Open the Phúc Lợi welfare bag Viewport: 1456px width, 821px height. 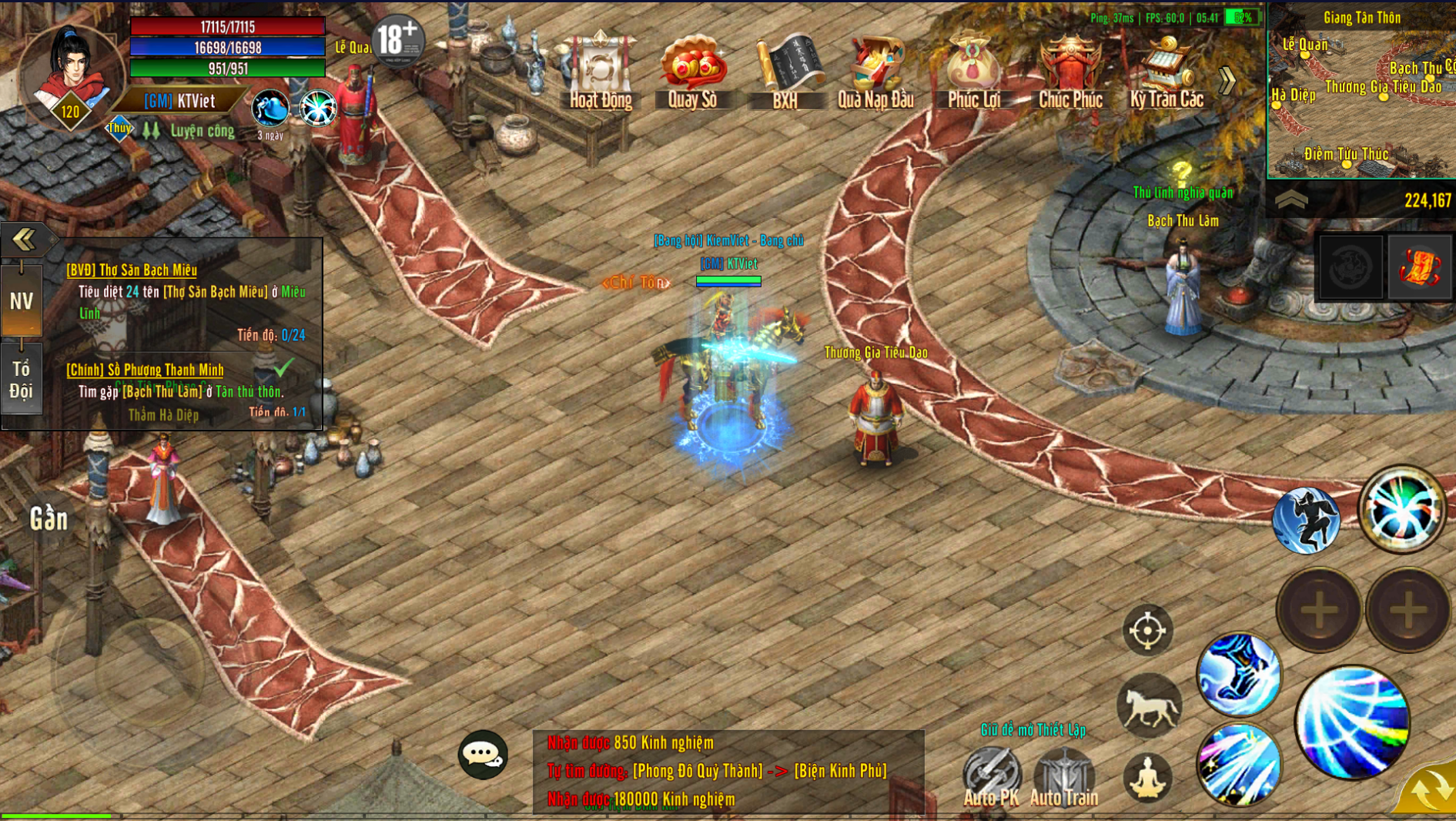973,71
